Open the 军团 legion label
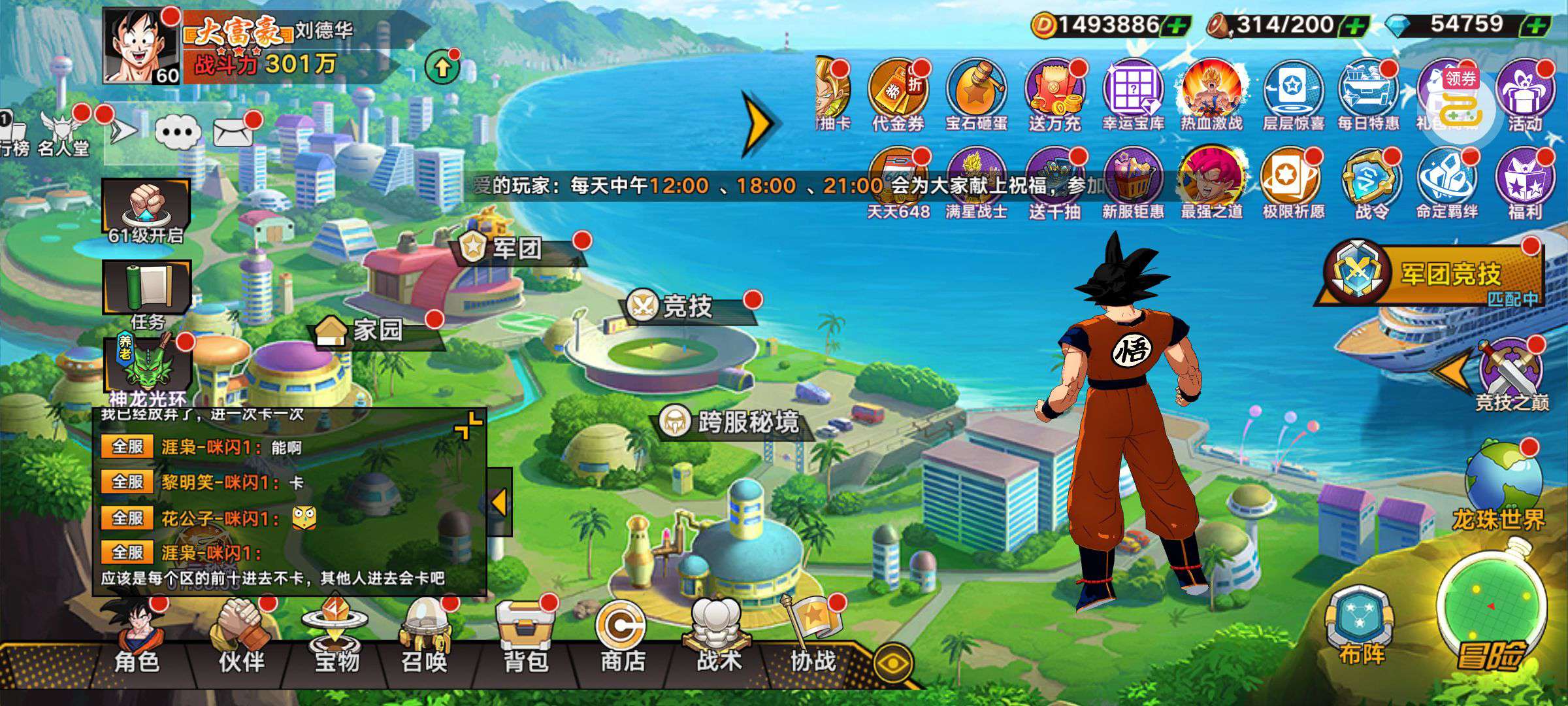The height and width of the screenshot is (706, 1568). click(x=516, y=248)
